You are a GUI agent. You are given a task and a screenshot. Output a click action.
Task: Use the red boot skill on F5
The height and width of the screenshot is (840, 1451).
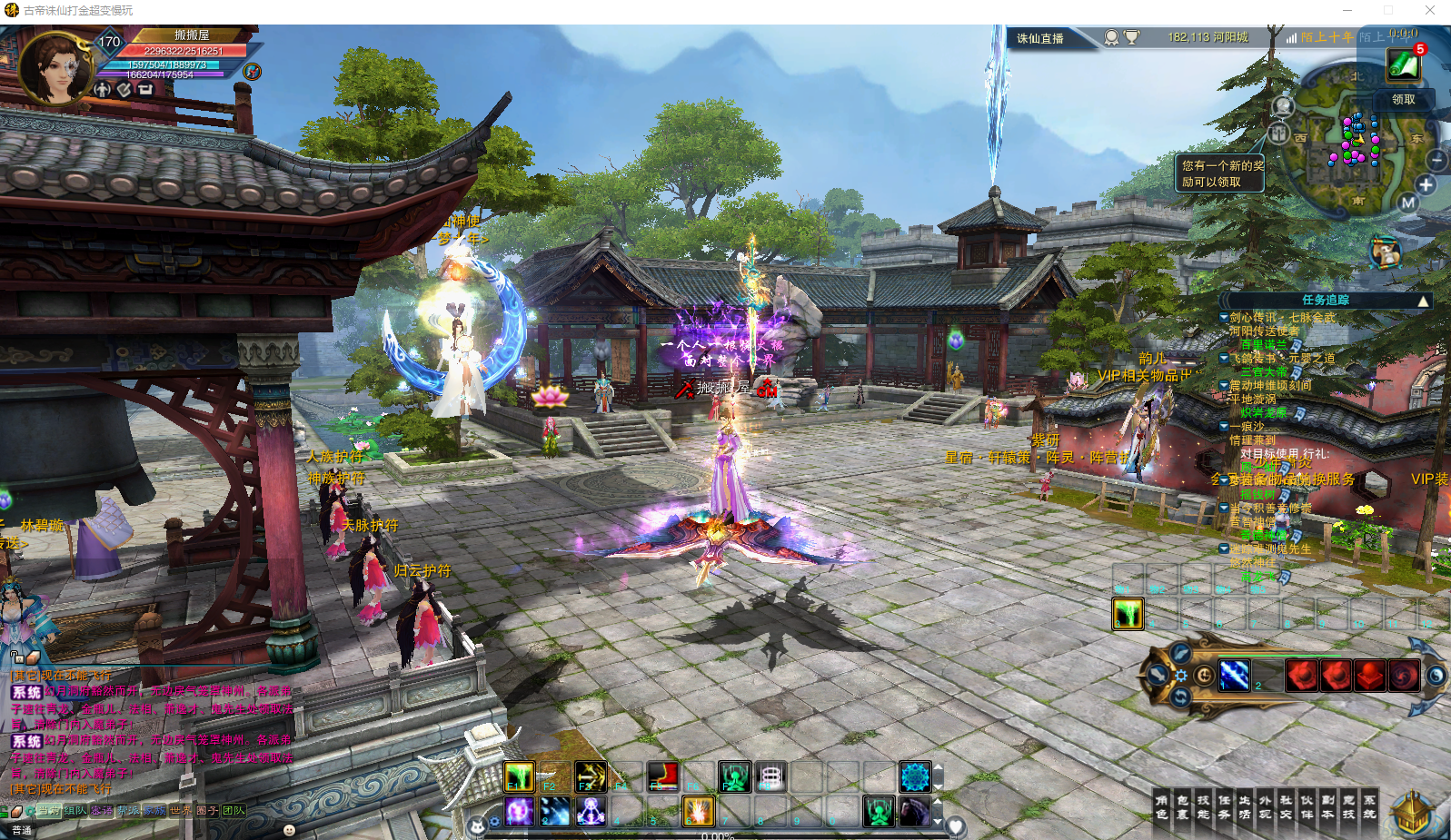pyautogui.click(x=662, y=776)
